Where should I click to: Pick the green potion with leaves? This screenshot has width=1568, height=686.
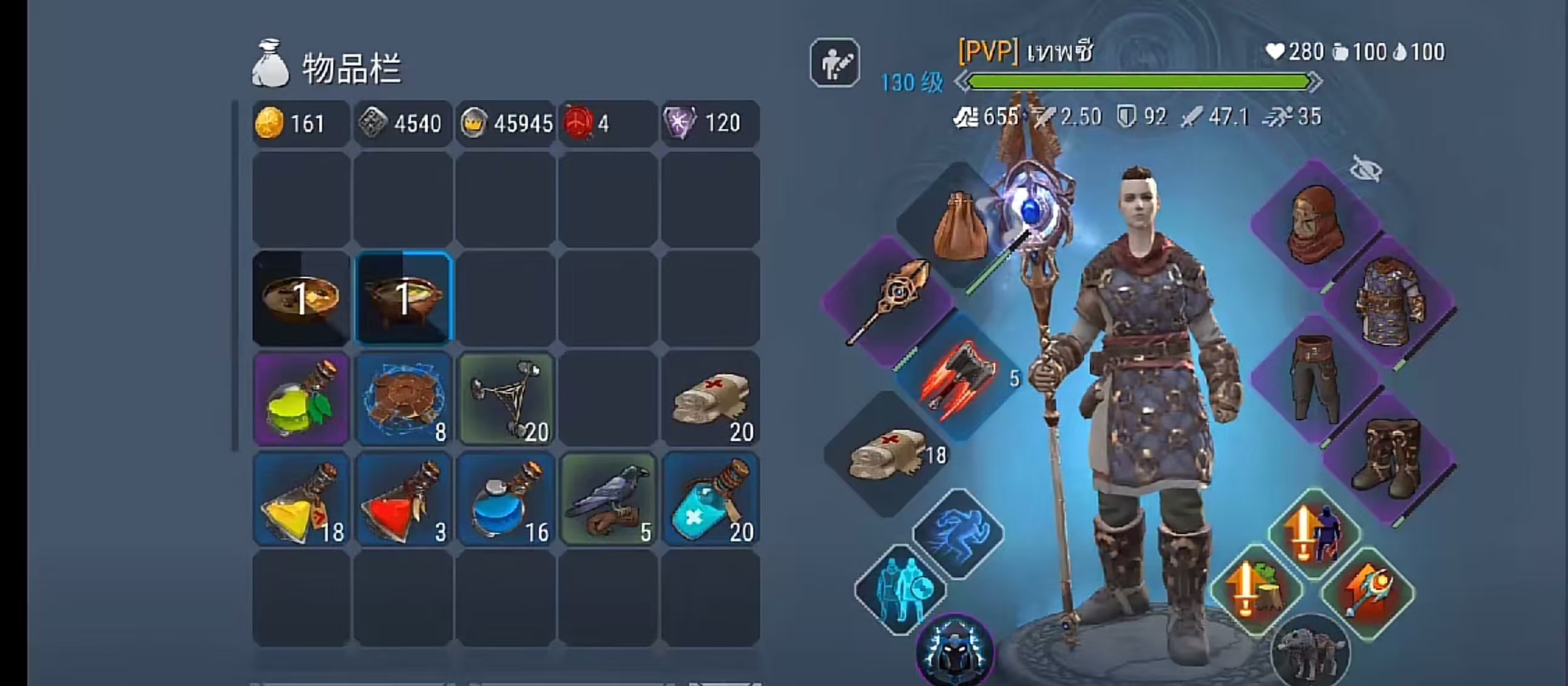(301, 399)
